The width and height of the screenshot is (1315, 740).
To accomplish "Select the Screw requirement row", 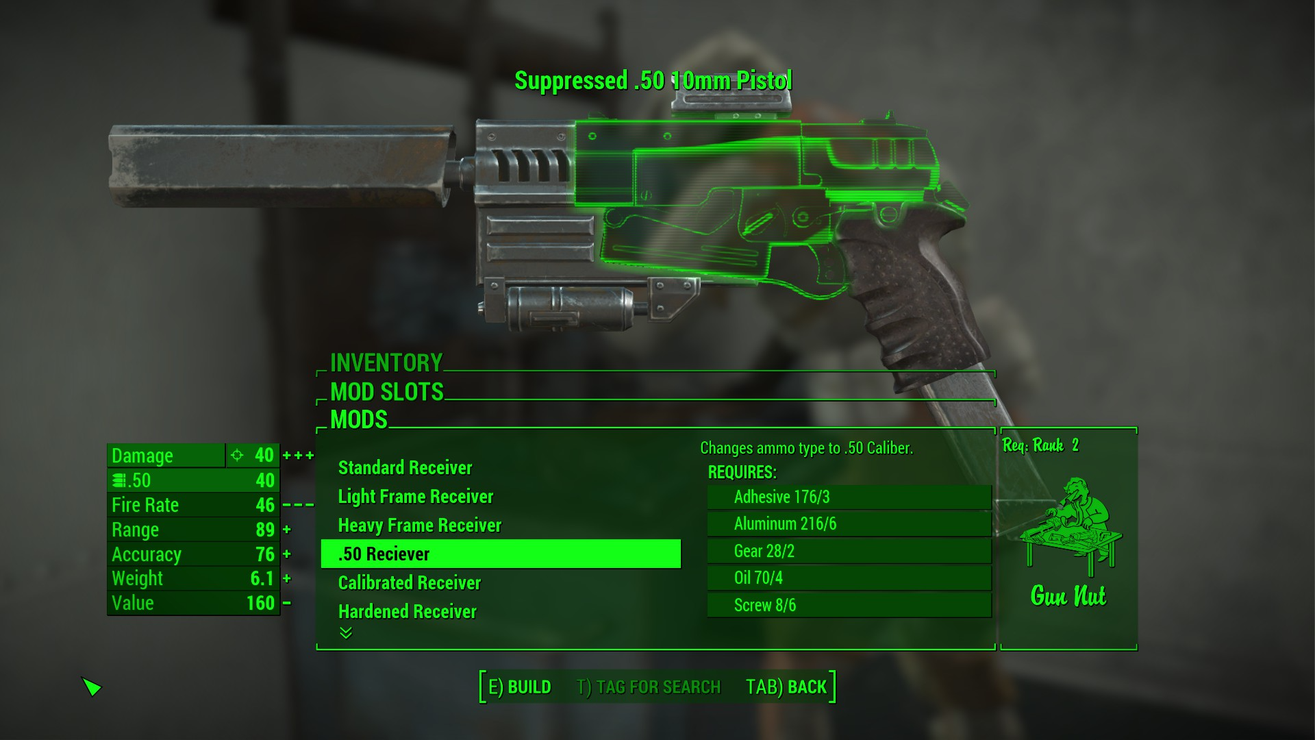I will tap(849, 605).
